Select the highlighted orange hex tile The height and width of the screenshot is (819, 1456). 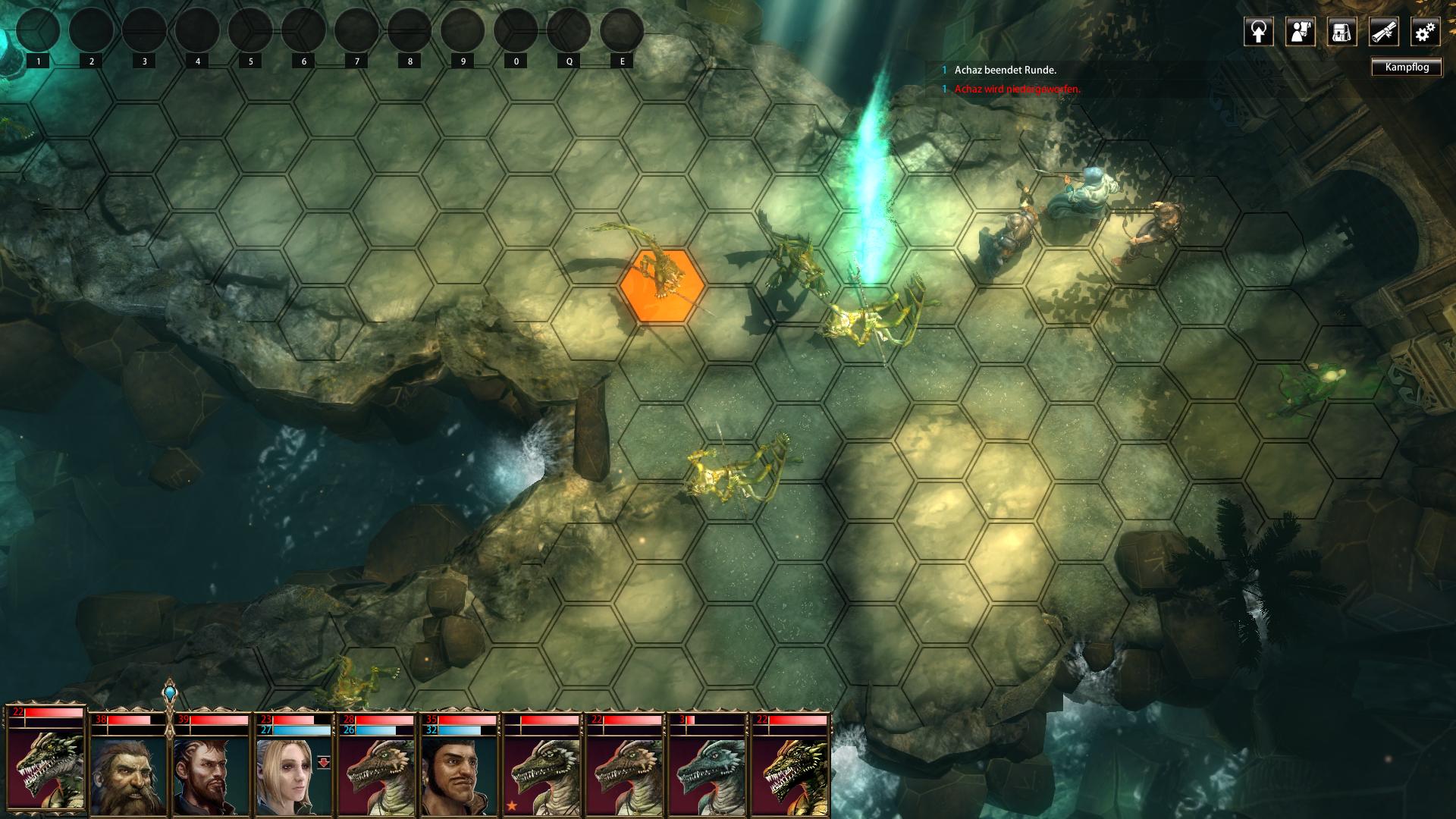661,286
